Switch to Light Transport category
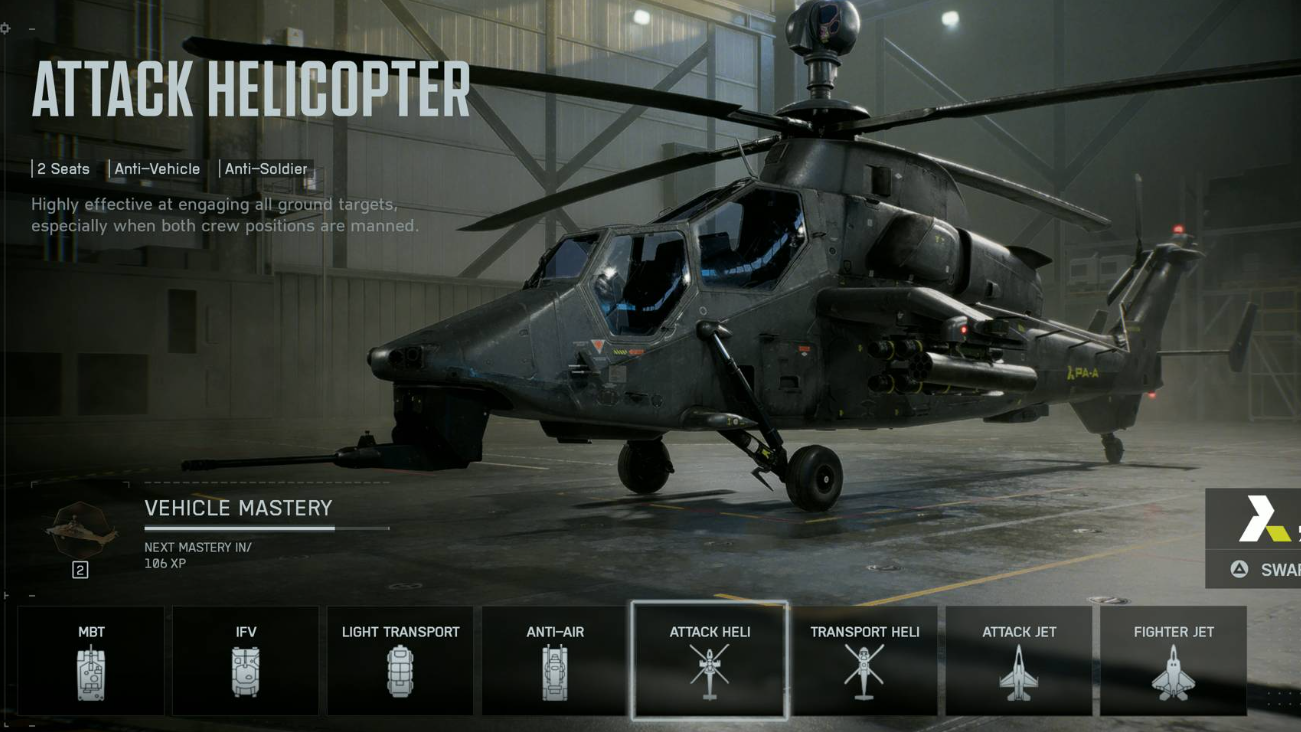The height and width of the screenshot is (732, 1301). [400, 660]
